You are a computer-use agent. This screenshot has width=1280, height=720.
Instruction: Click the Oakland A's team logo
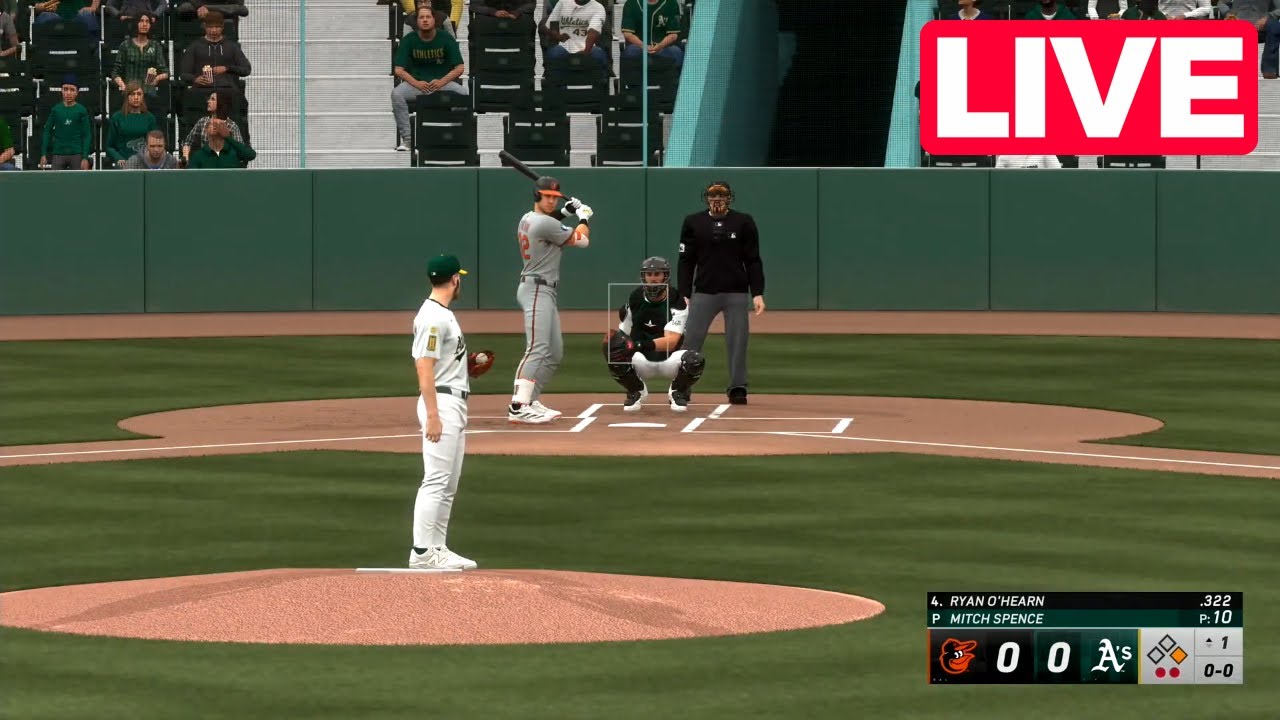[x=1111, y=656]
